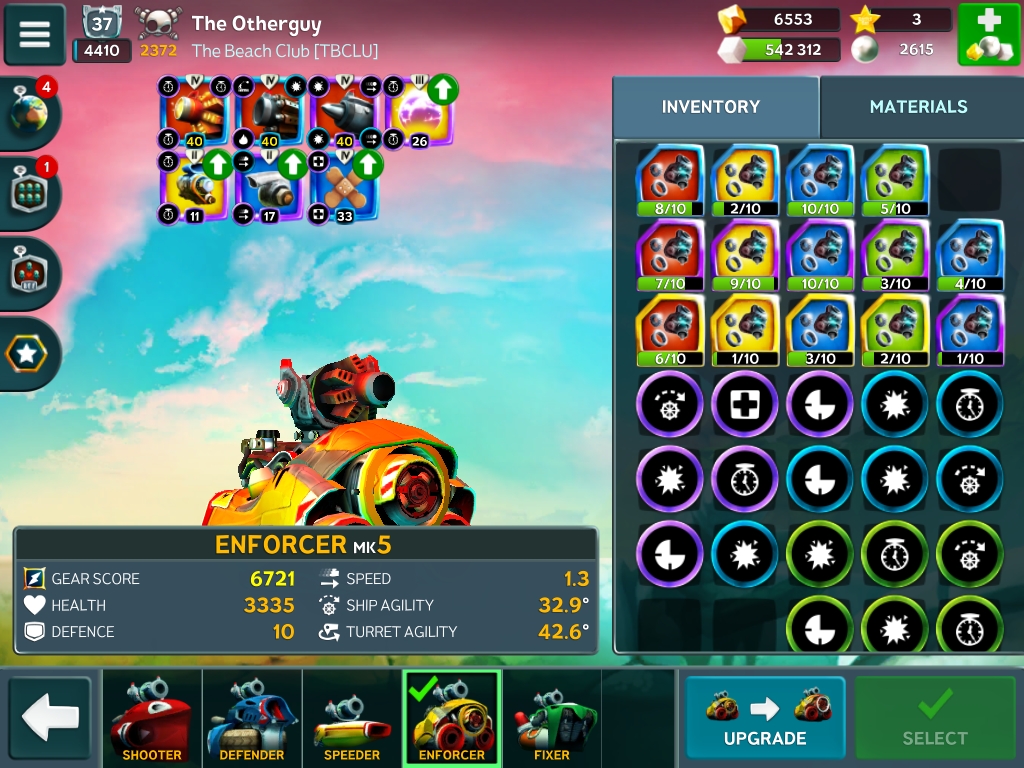Confirm ship with the Select button
This screenshot has width=1024, height=768.
coord(934,718)
